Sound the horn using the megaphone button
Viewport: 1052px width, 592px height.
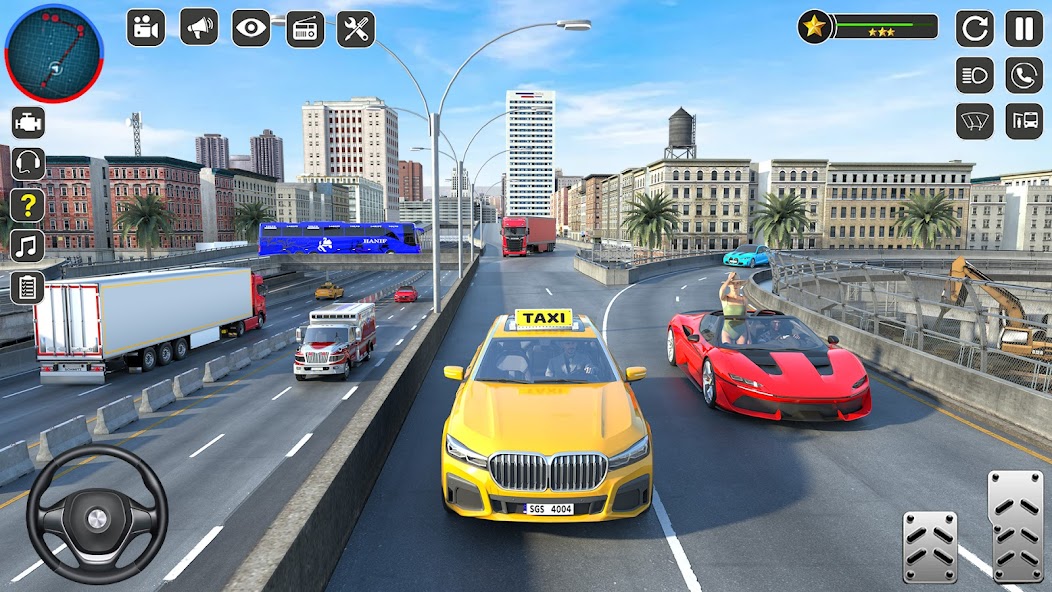[199, 28]
